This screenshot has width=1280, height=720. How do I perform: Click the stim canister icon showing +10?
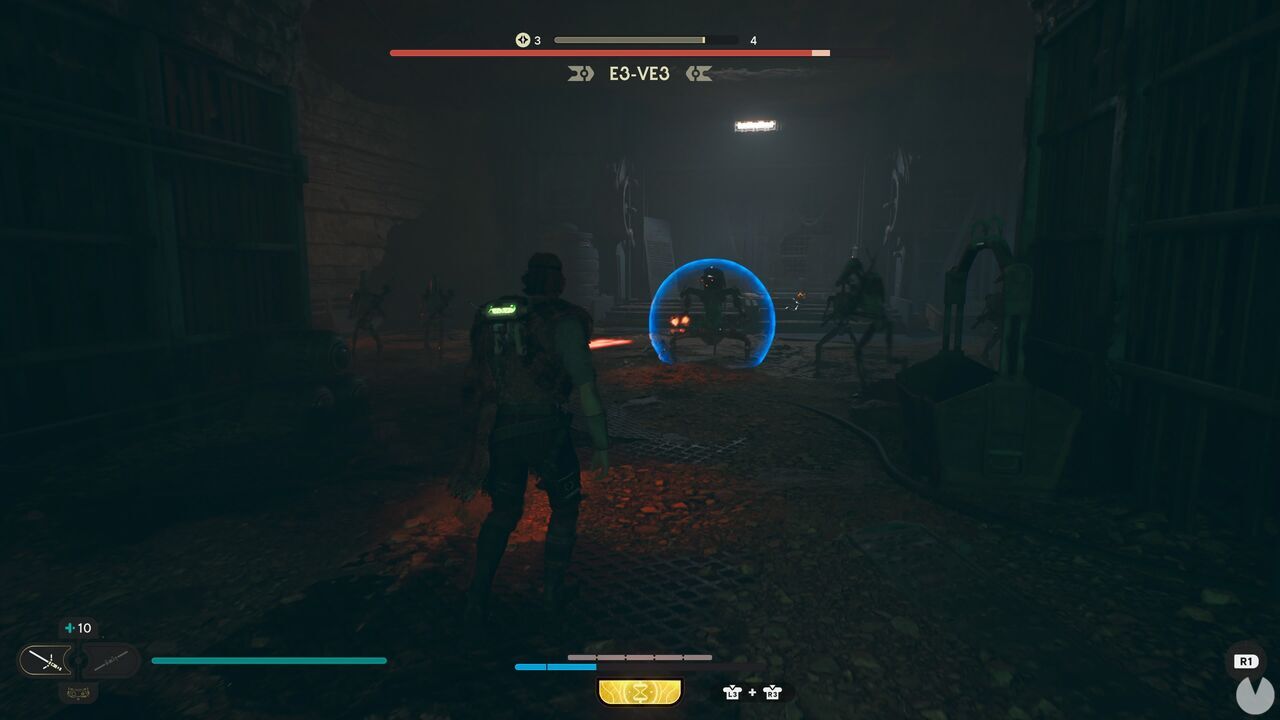point(76,628)
